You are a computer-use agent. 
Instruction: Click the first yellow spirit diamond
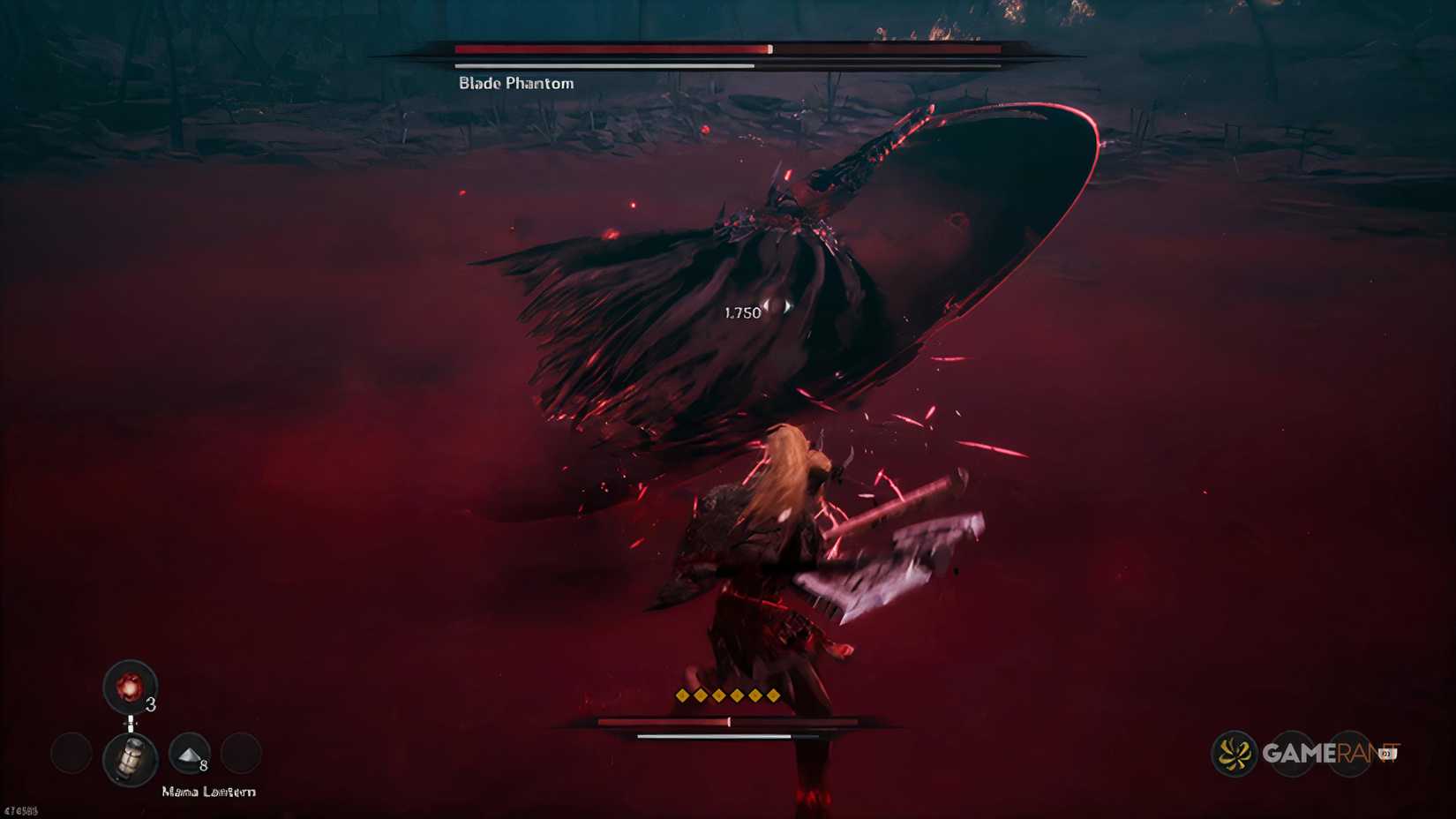pyautogui.click(x=682, y=695)
